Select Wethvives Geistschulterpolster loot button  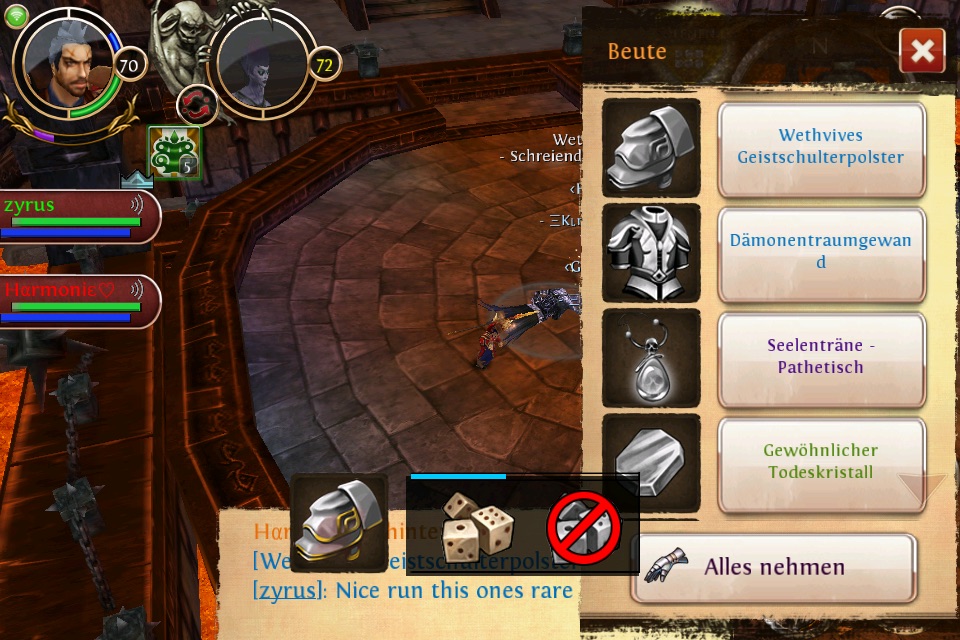(x=821, y=147)
